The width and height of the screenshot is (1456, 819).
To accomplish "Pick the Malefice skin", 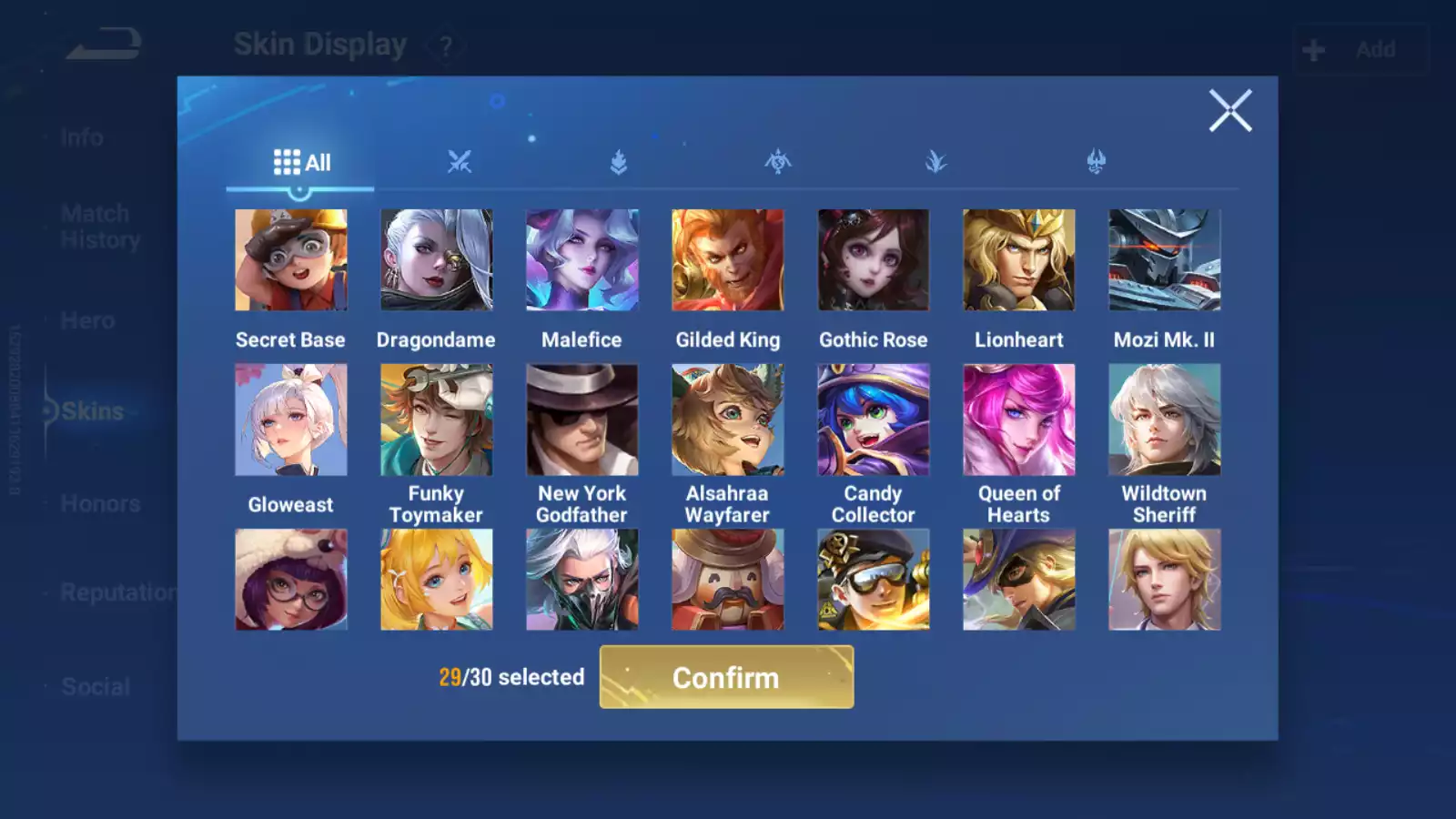I will (581, 260).
